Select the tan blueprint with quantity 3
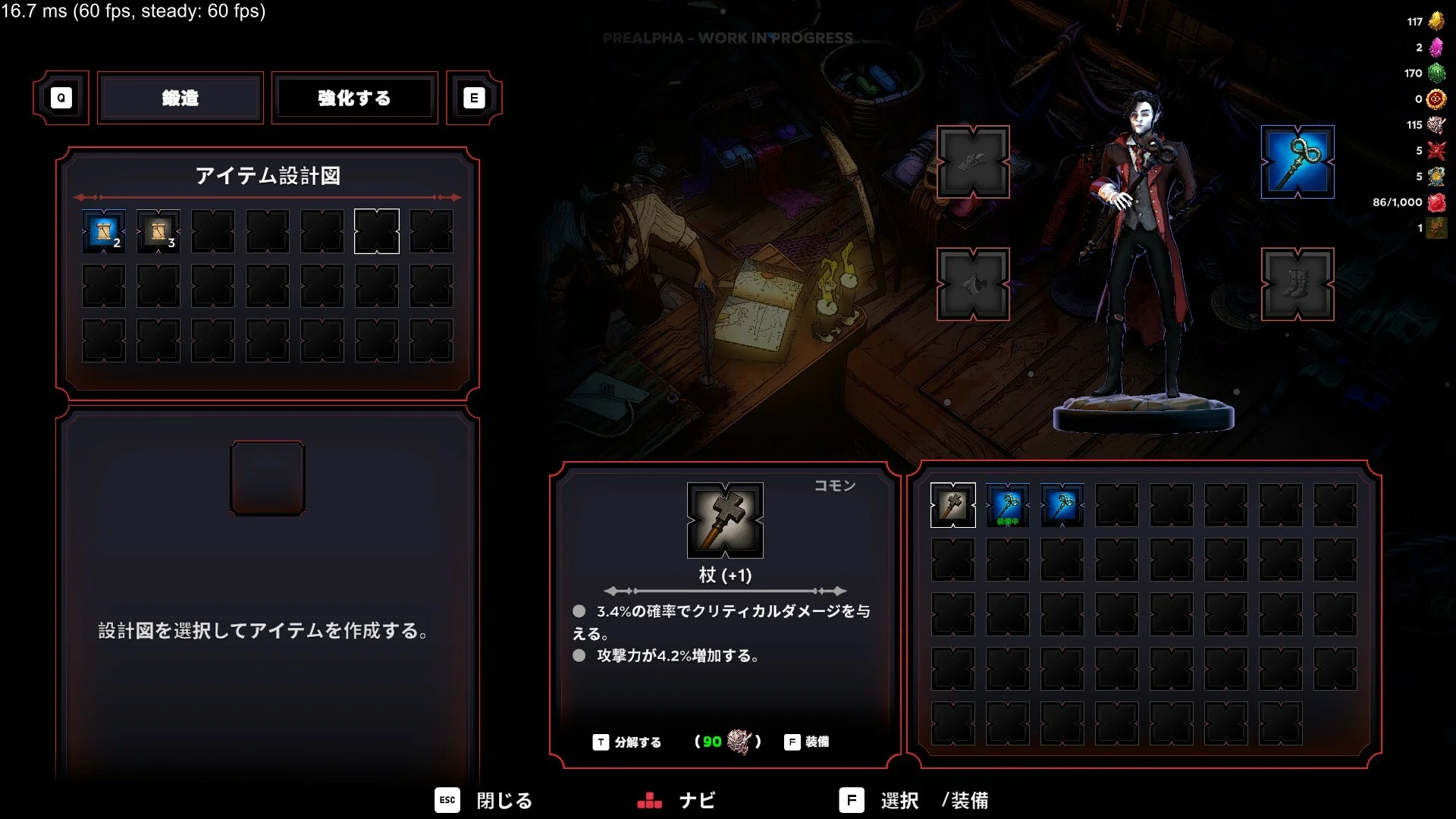1456x819 pixels. 158,231
